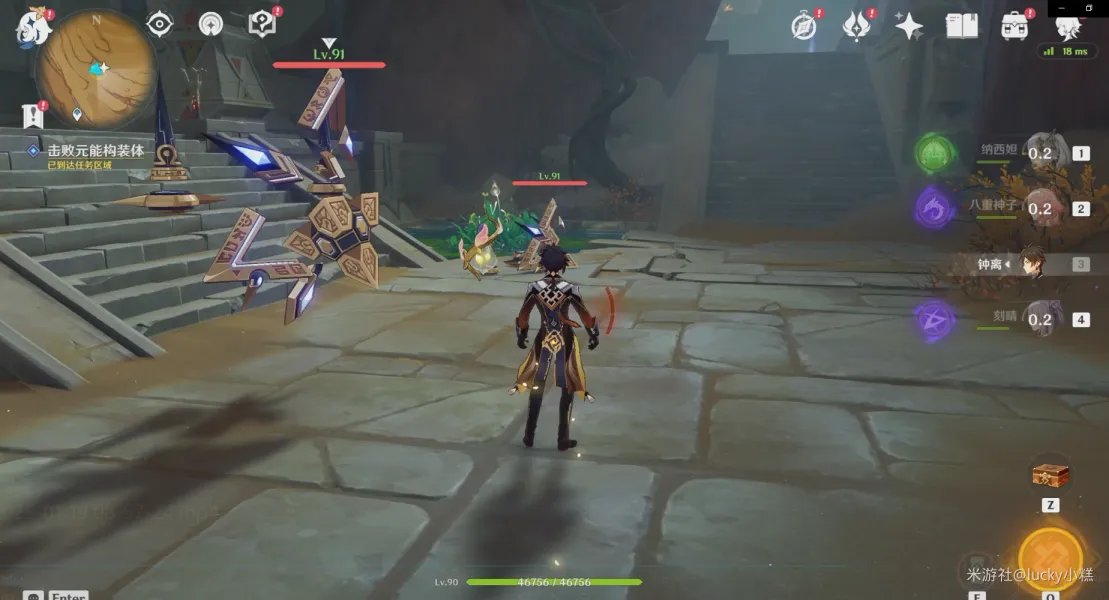Activate the glowing orange elemental burst

click(1050, 558)
